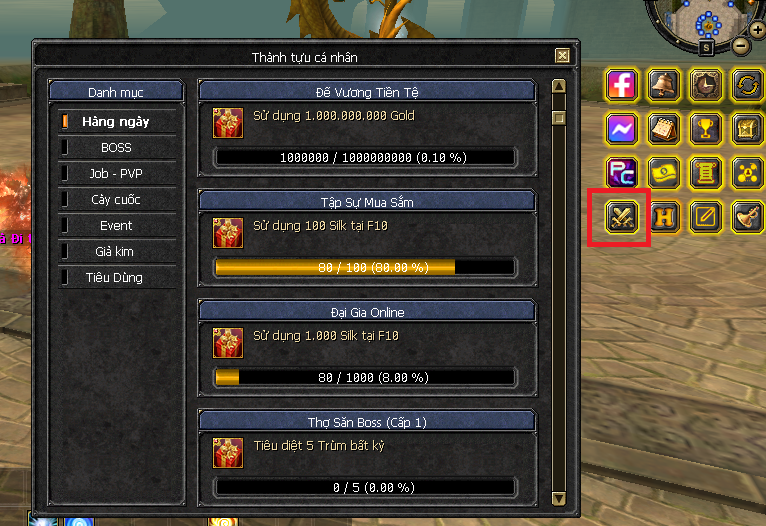Image resolution: width=766 pixels, height=526 pixels.
Task: Open the Facebook icon button
Action: click(x=622, y=85)
